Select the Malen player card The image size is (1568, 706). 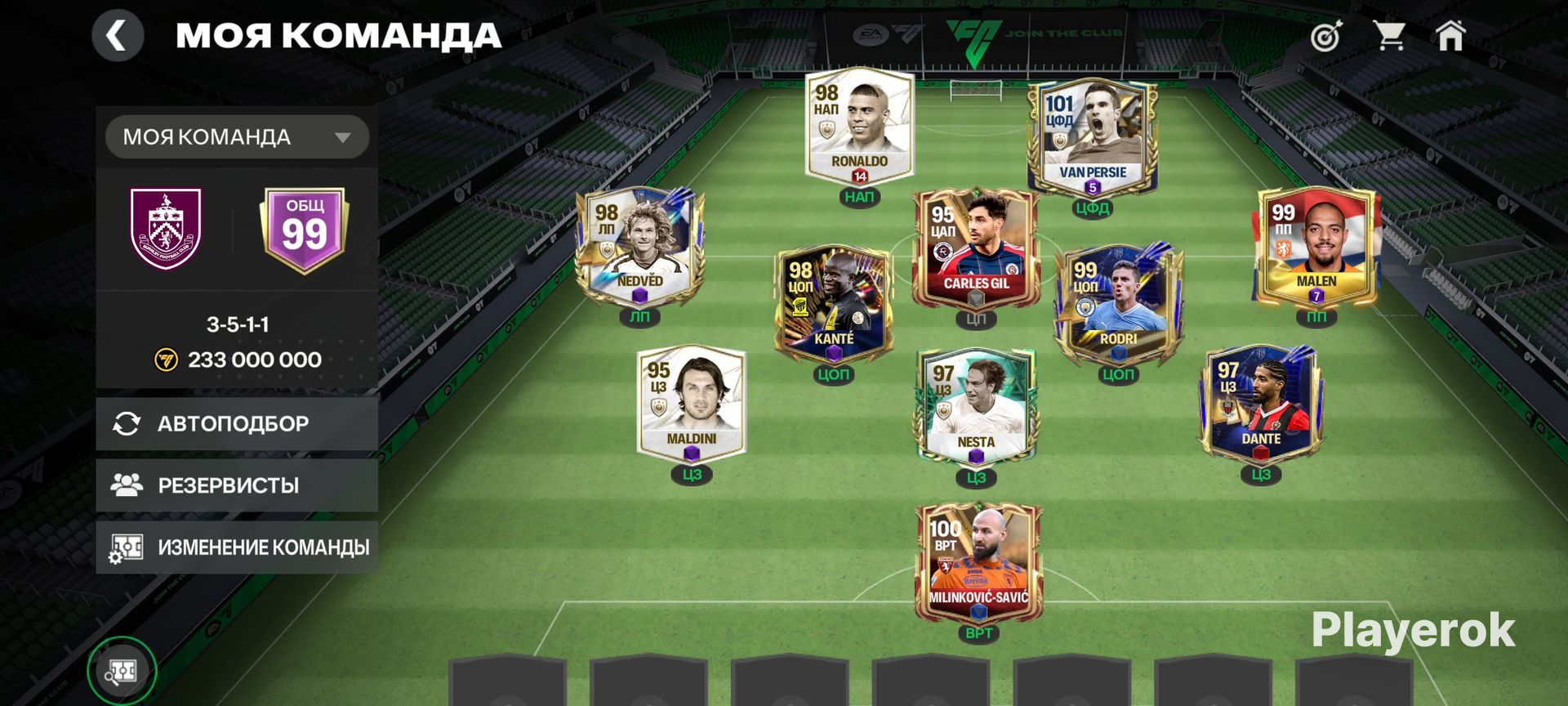pyautogui.click(x=1316, y=245)
